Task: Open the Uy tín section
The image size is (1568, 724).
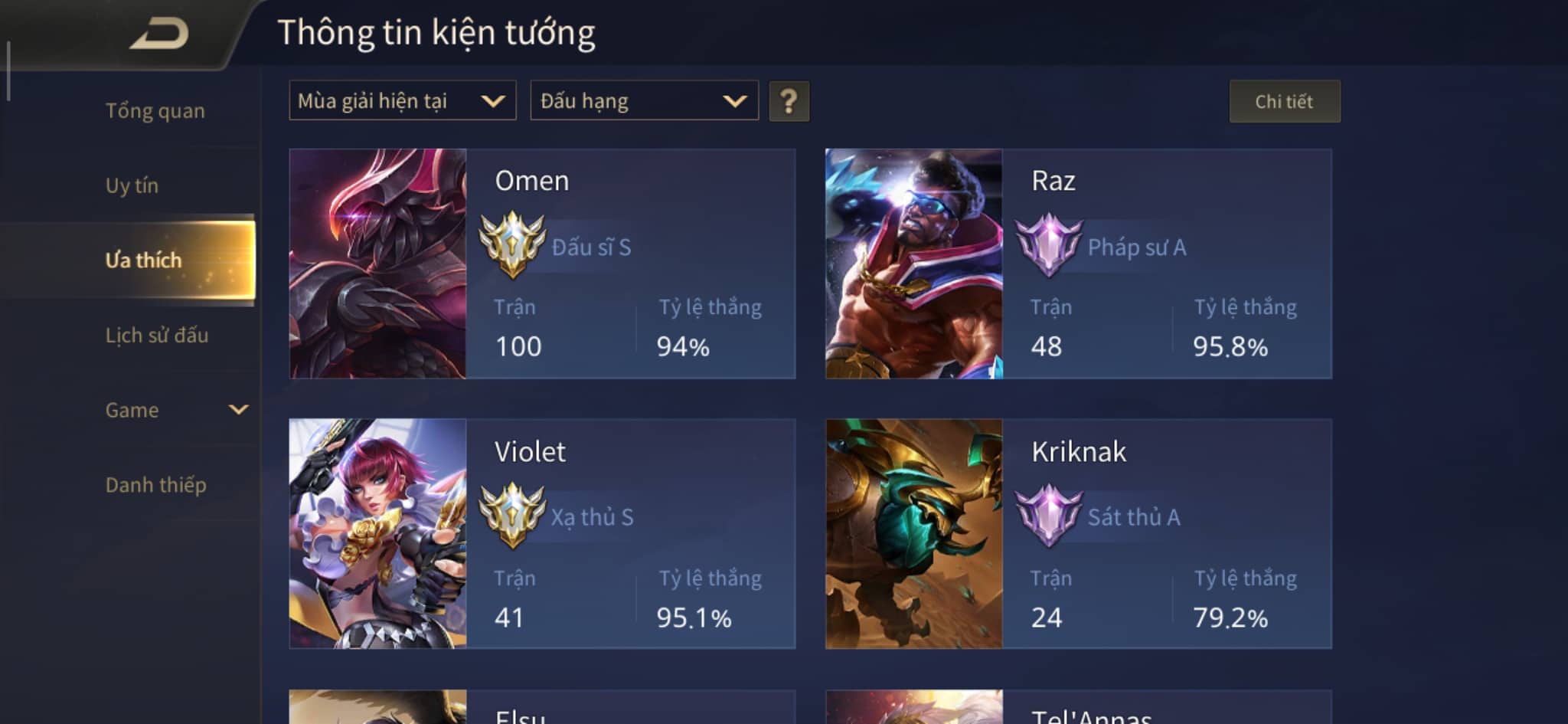Action: (132, 185)
